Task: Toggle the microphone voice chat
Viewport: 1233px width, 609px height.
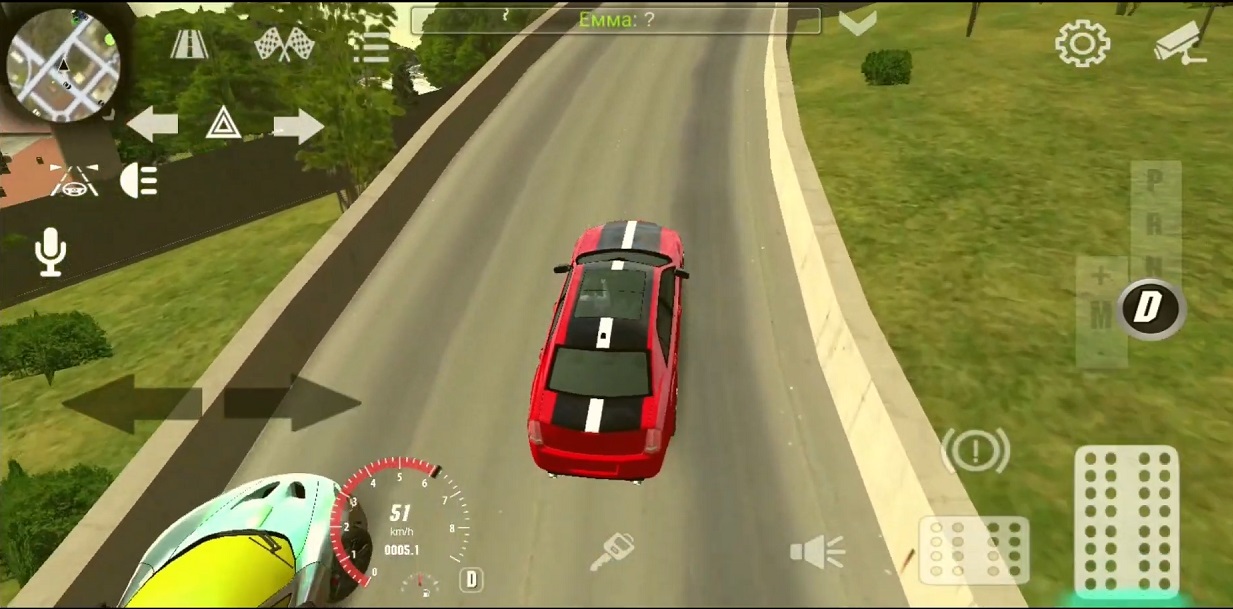Action: point(50,251)
